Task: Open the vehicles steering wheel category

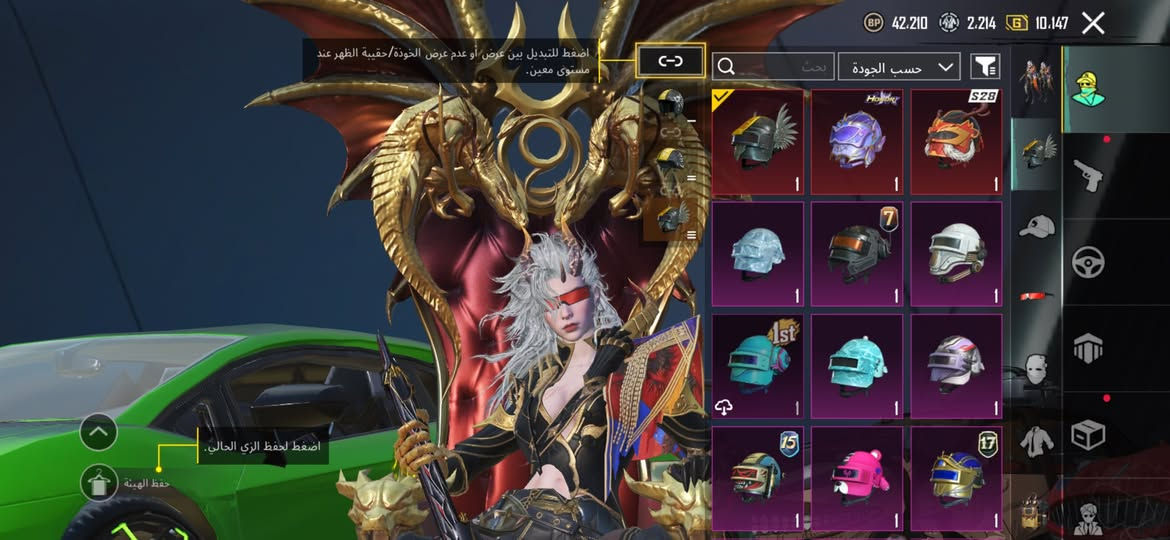Action: pos(1089,262)
